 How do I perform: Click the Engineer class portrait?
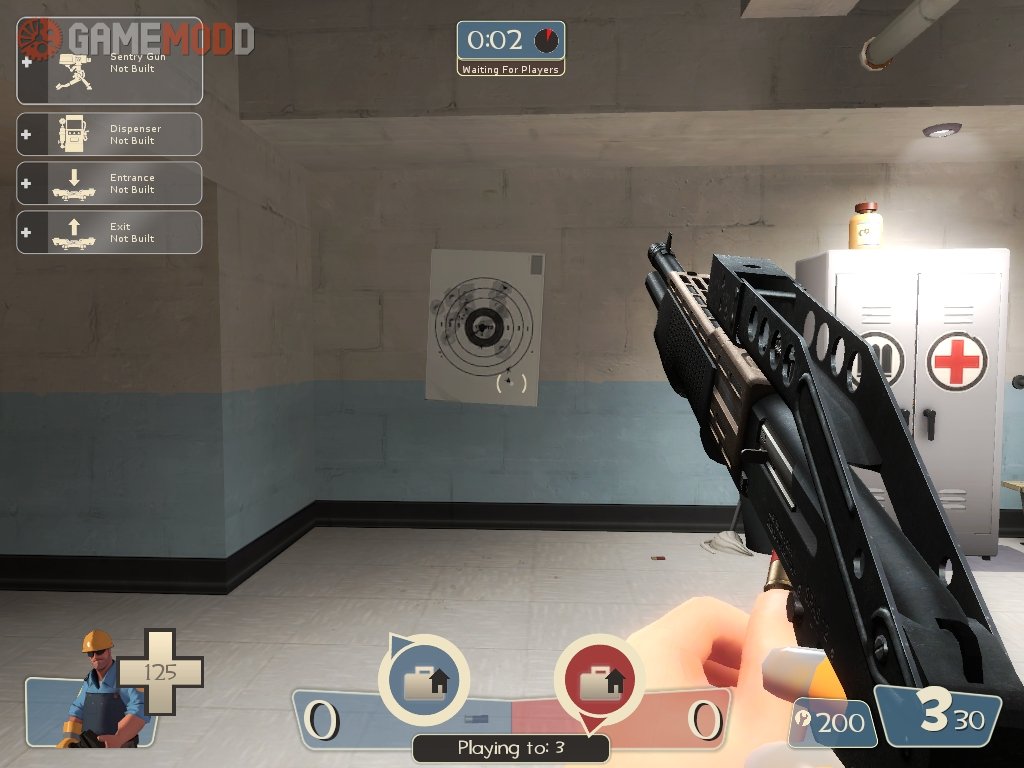point(95,690)
